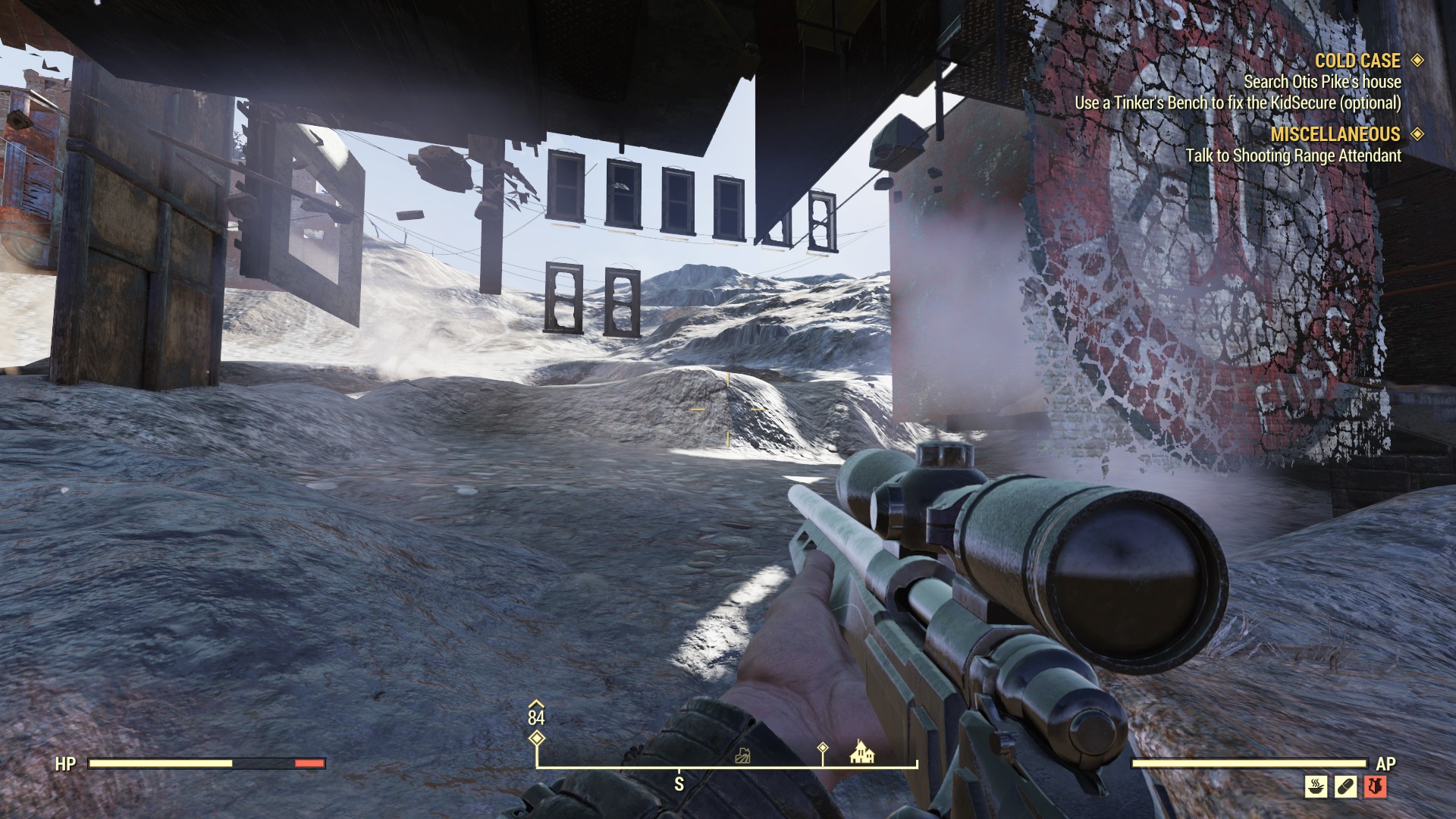Select the house location marker on compass
1456x819 pixels.
click(862, 752)
